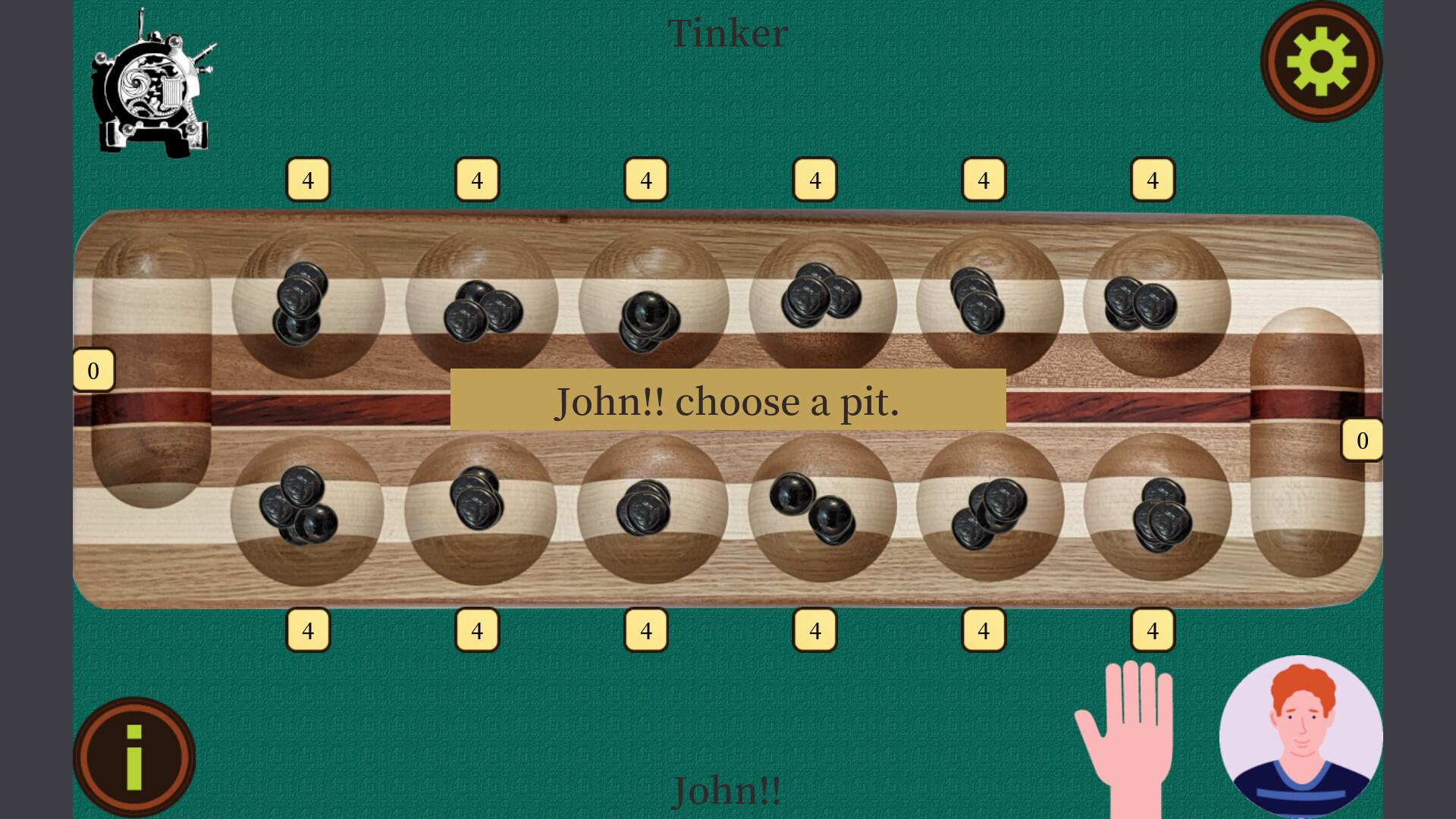The width and height of the screenshot is (1456, 819).
Task: Select the 0 score badge on the right edge
Action: click(1363, 440)
